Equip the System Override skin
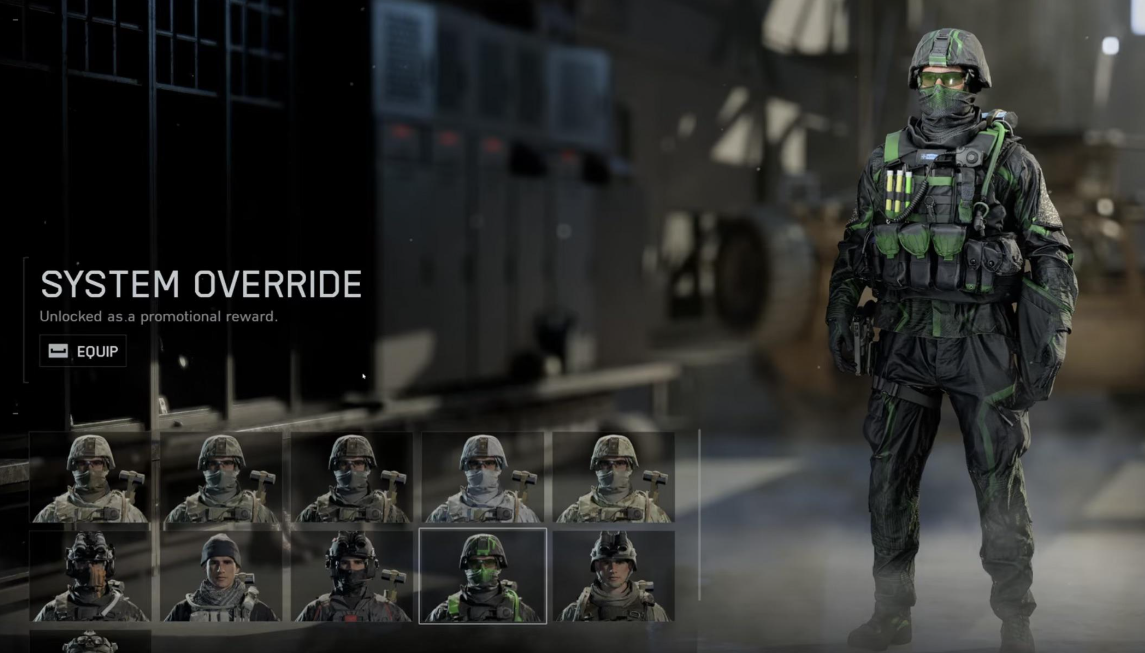The image size is (1145, 653). (83, 351)
